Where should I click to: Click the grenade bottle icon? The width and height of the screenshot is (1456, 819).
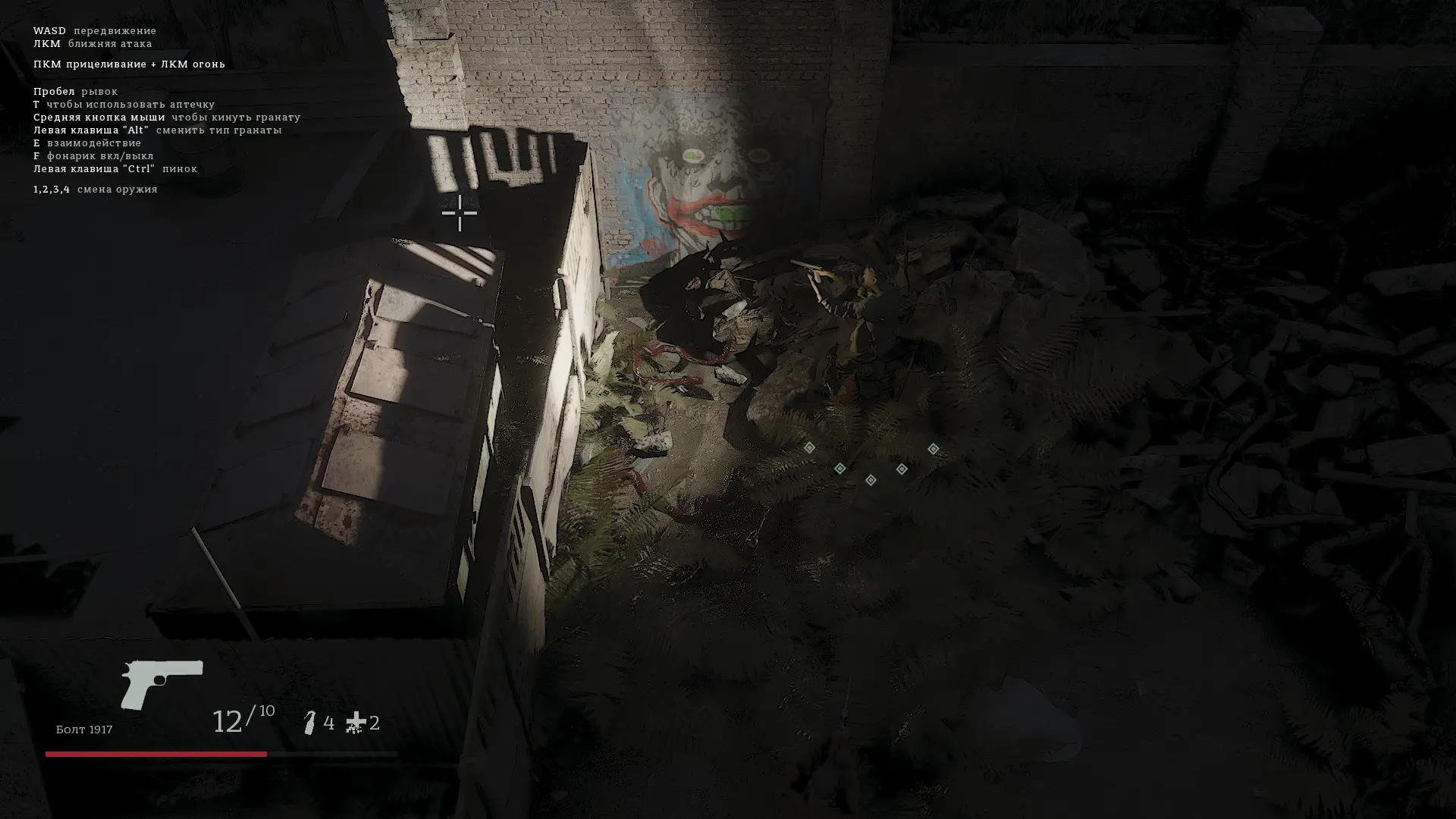tap(310, 723)
